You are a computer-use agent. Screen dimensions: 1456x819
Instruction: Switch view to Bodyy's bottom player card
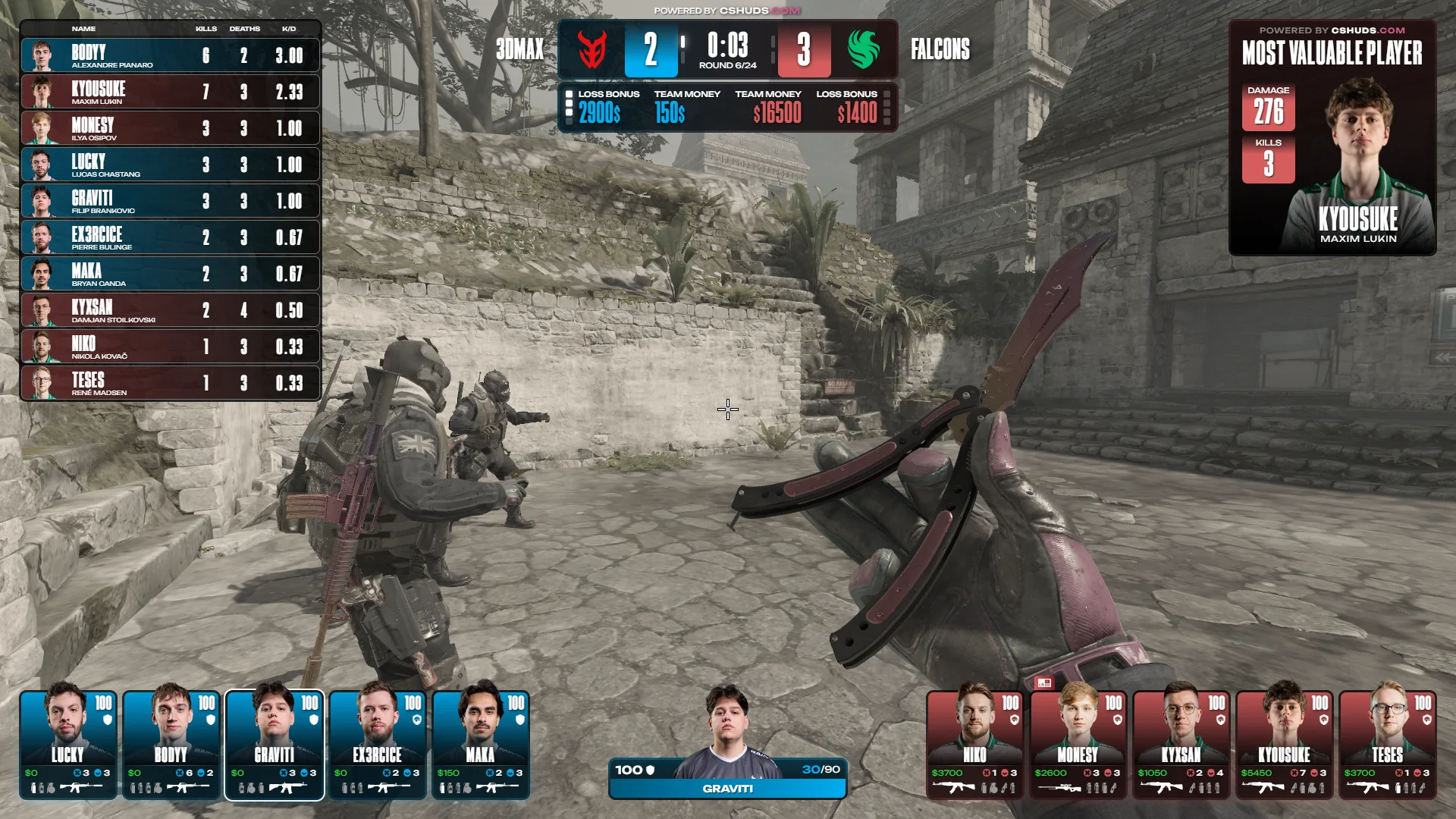171,745
